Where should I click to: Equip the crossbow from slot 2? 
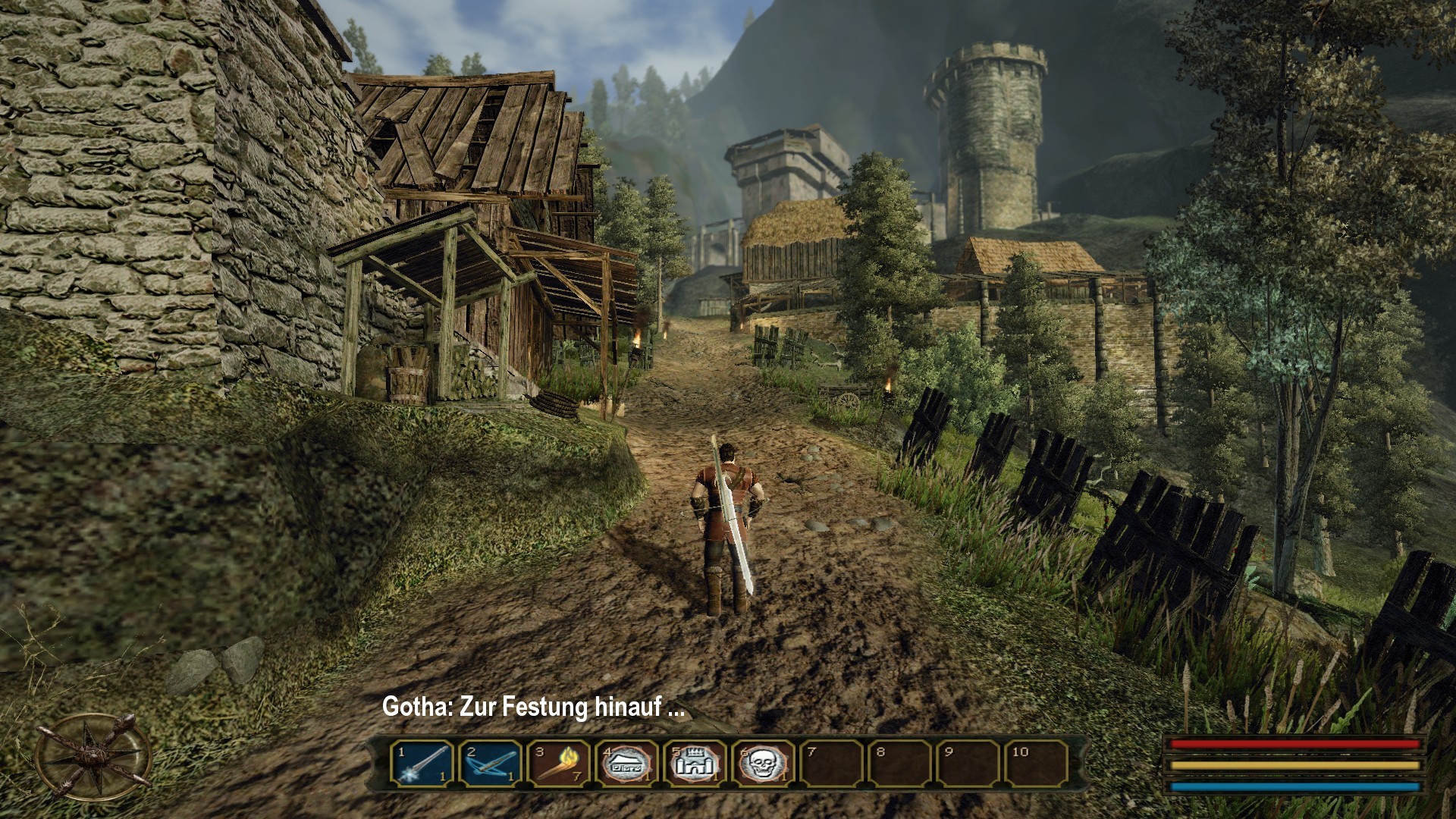pos(491,763)
